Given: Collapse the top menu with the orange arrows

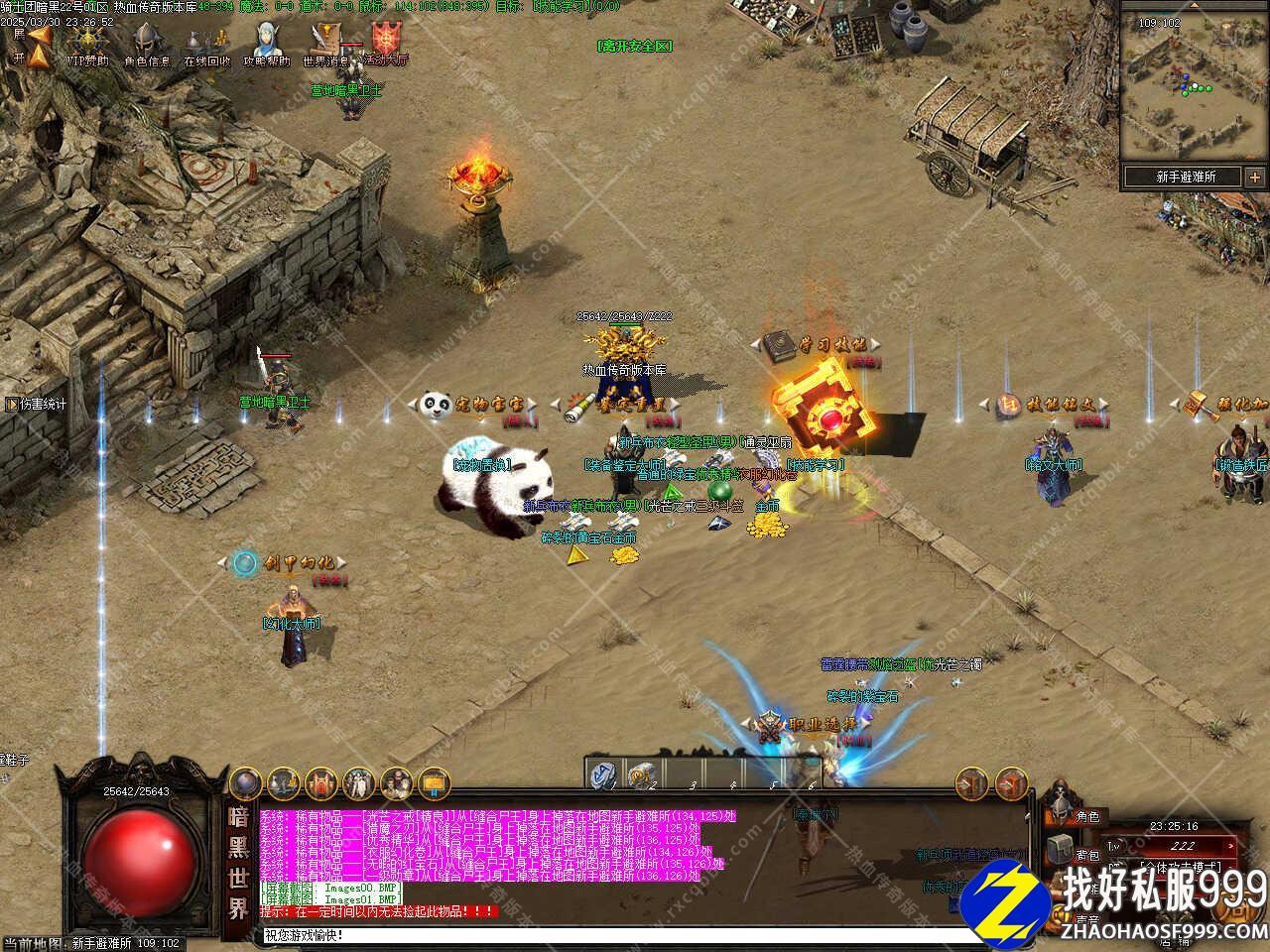Looking at the screenshot, I should [38, 46].
